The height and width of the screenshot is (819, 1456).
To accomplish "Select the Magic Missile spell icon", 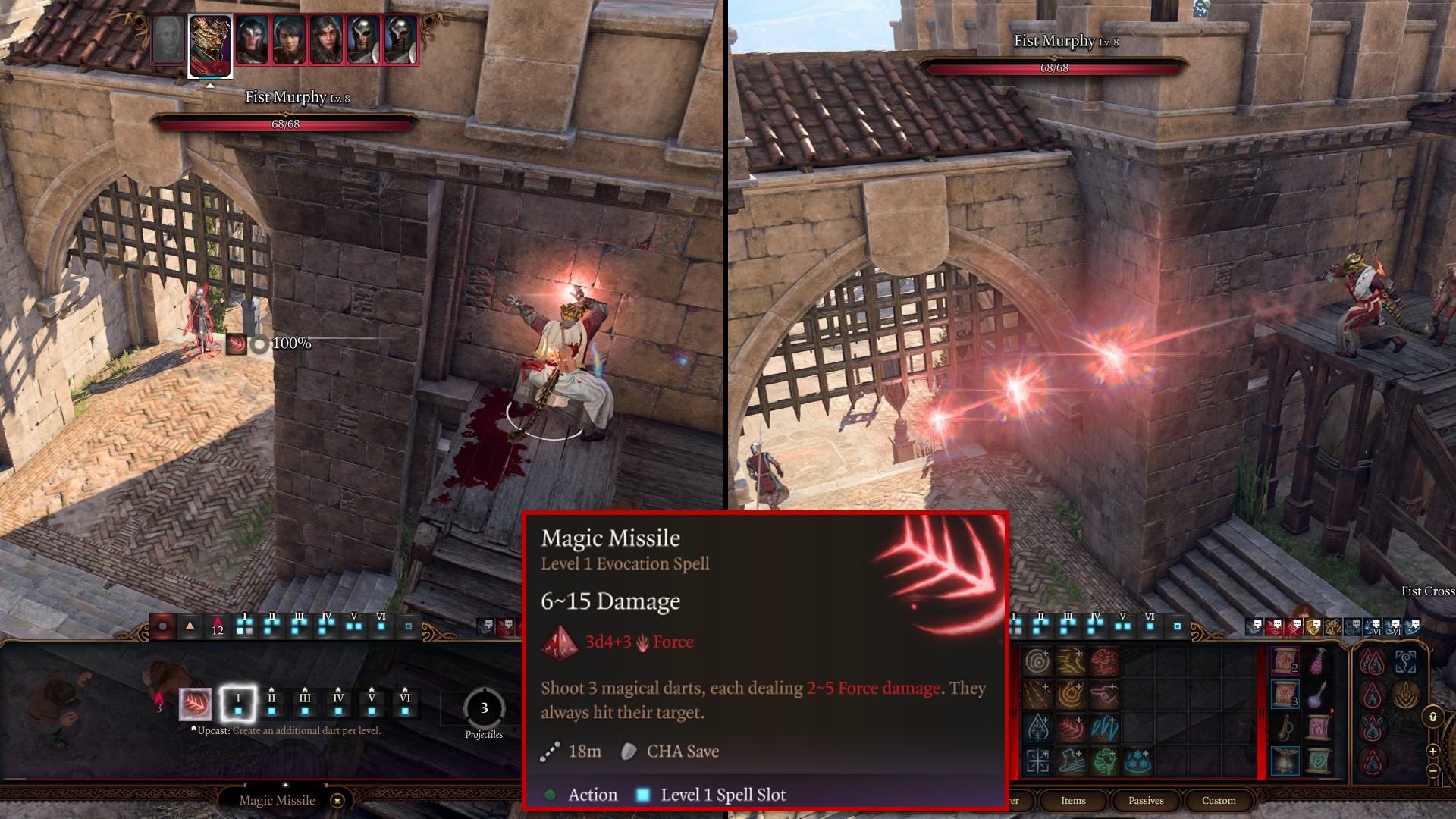I will coord(195,704).
